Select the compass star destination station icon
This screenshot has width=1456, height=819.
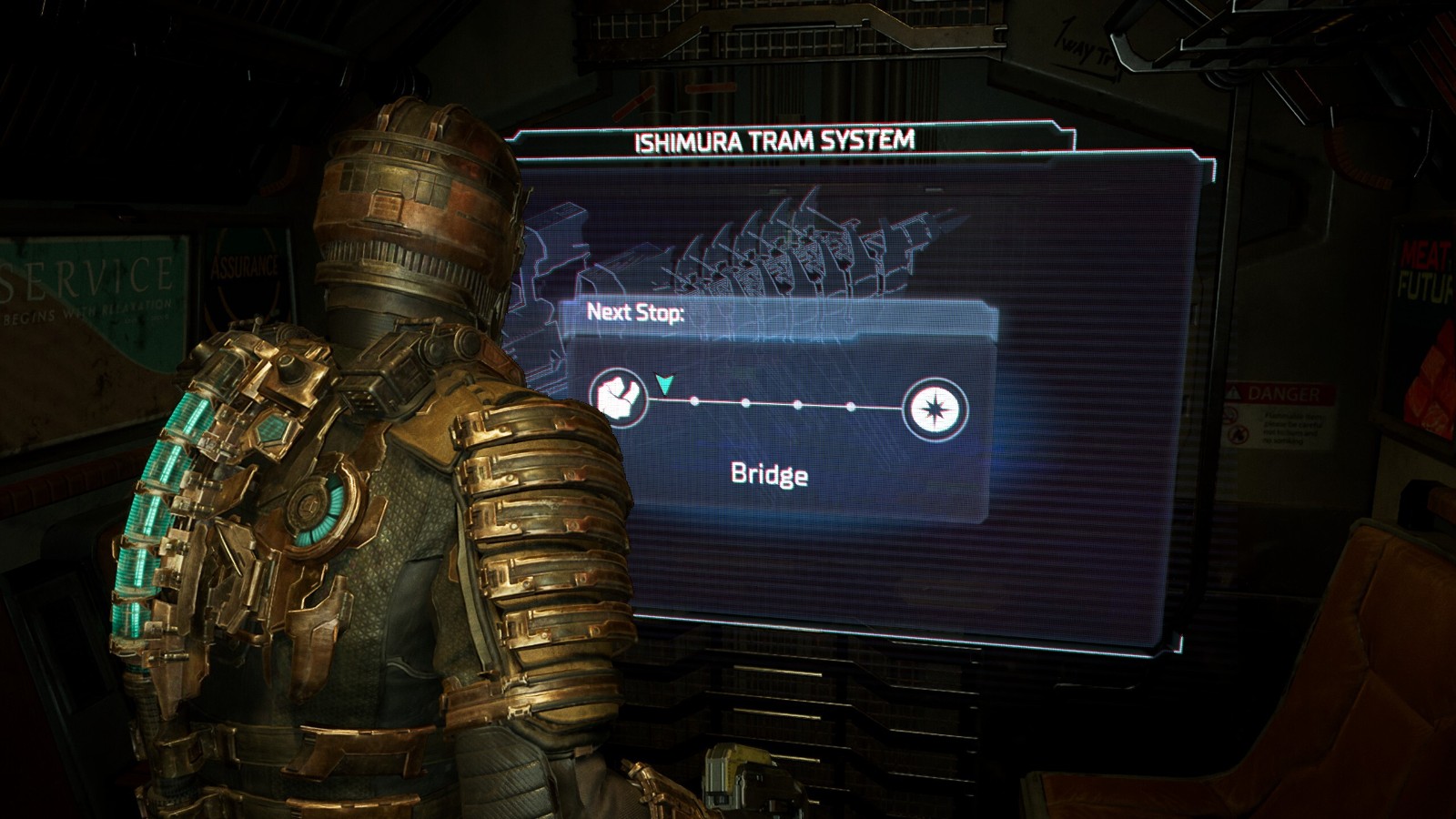point(935,409)
